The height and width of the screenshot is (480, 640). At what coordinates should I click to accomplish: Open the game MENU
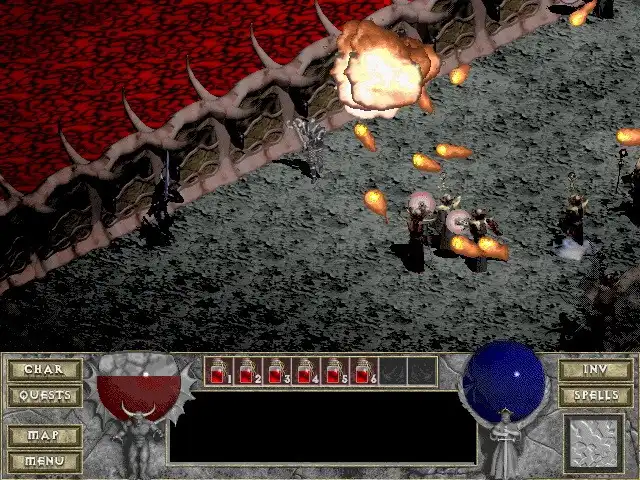[44, 461]
